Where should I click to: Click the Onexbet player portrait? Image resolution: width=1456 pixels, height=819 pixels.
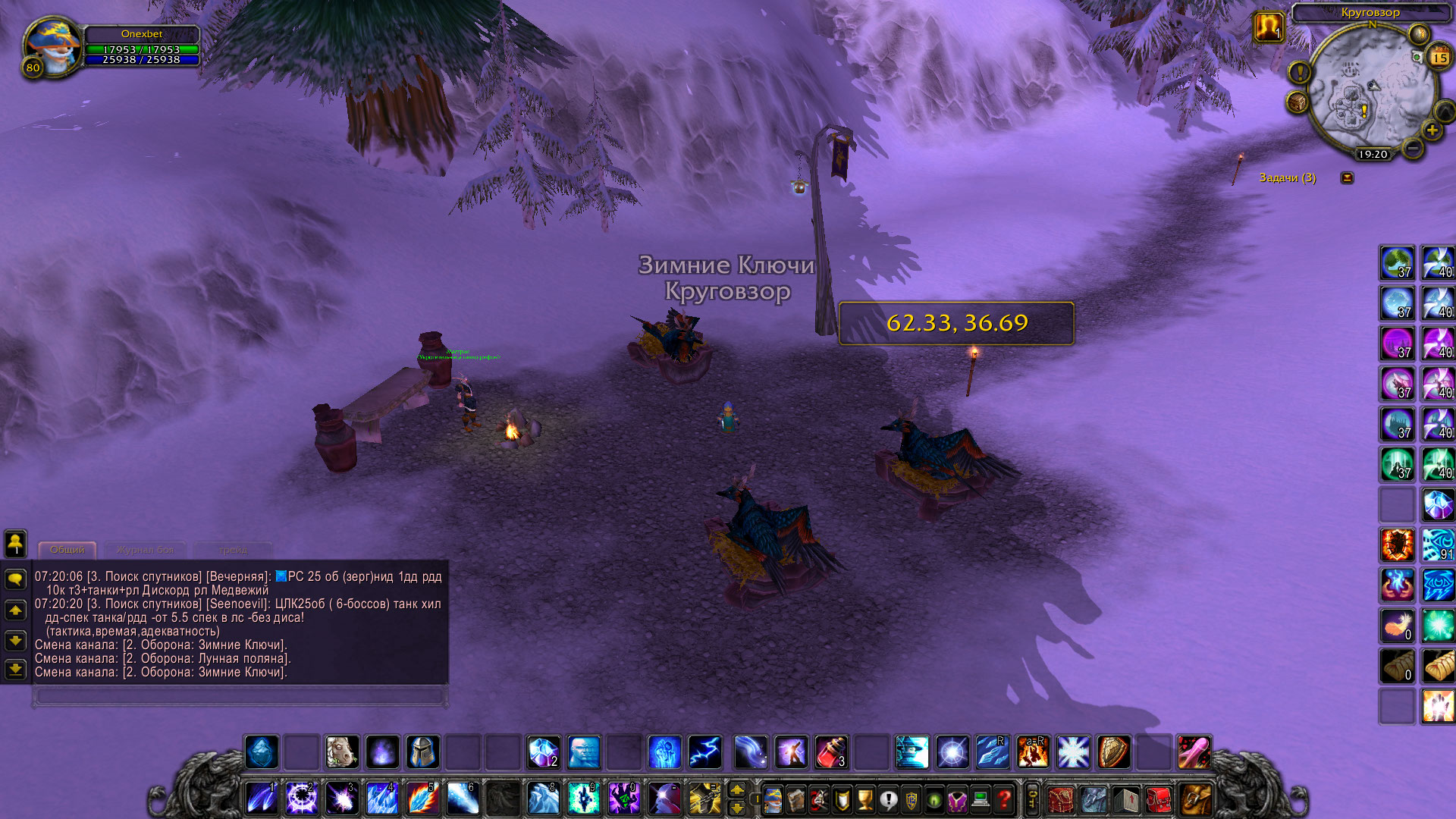(50, 47)
